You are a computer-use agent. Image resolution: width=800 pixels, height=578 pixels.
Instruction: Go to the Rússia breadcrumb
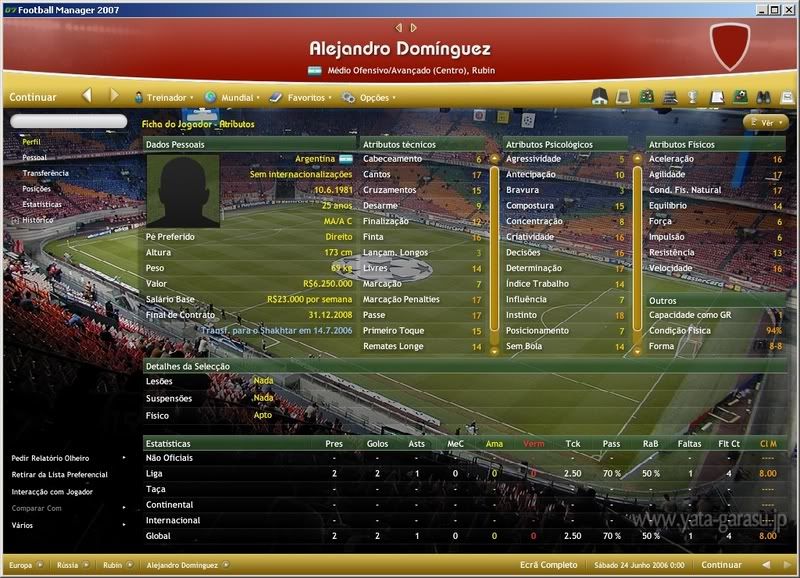68,565
